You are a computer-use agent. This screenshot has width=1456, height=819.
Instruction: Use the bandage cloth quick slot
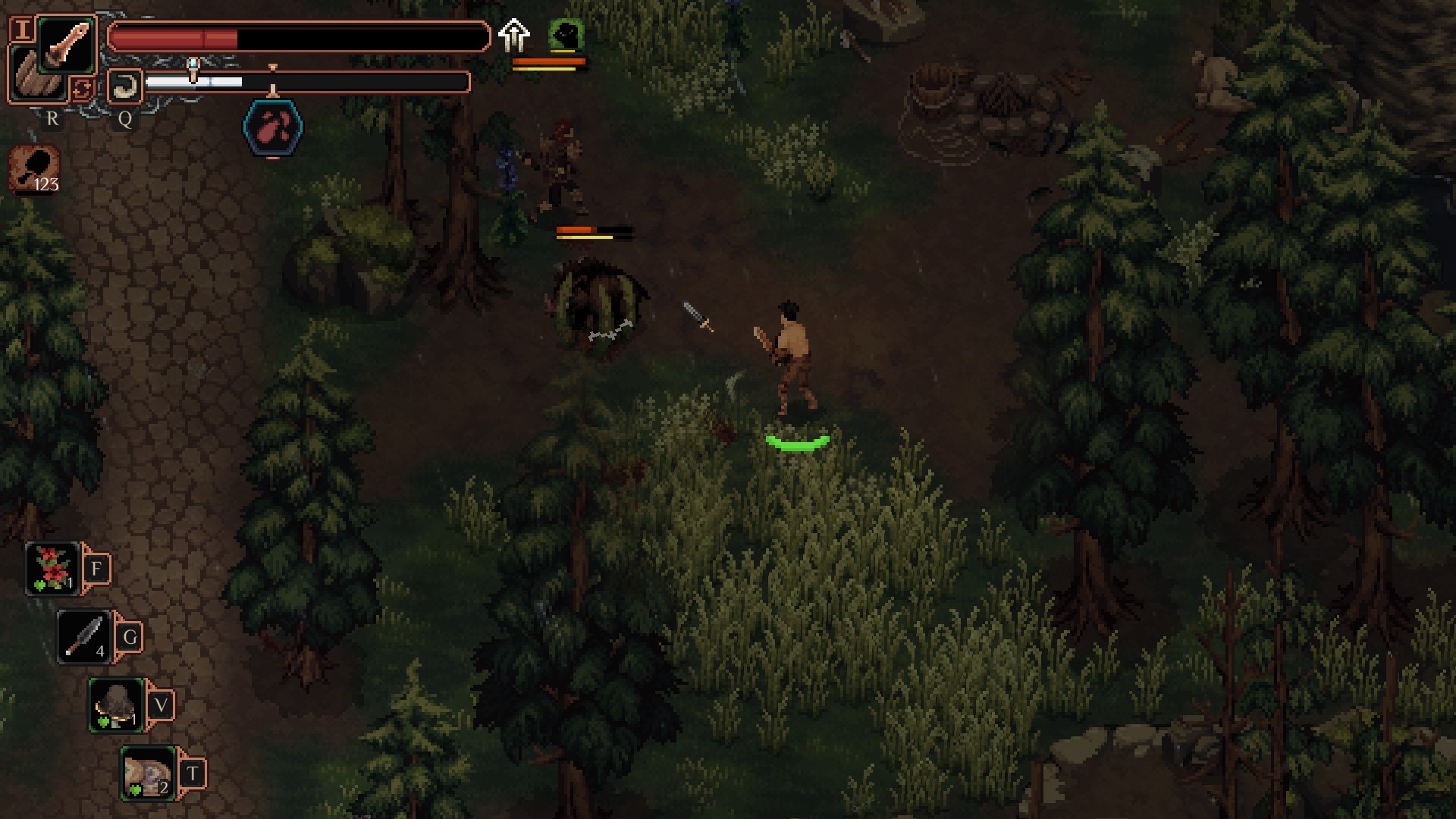(149, 773)
